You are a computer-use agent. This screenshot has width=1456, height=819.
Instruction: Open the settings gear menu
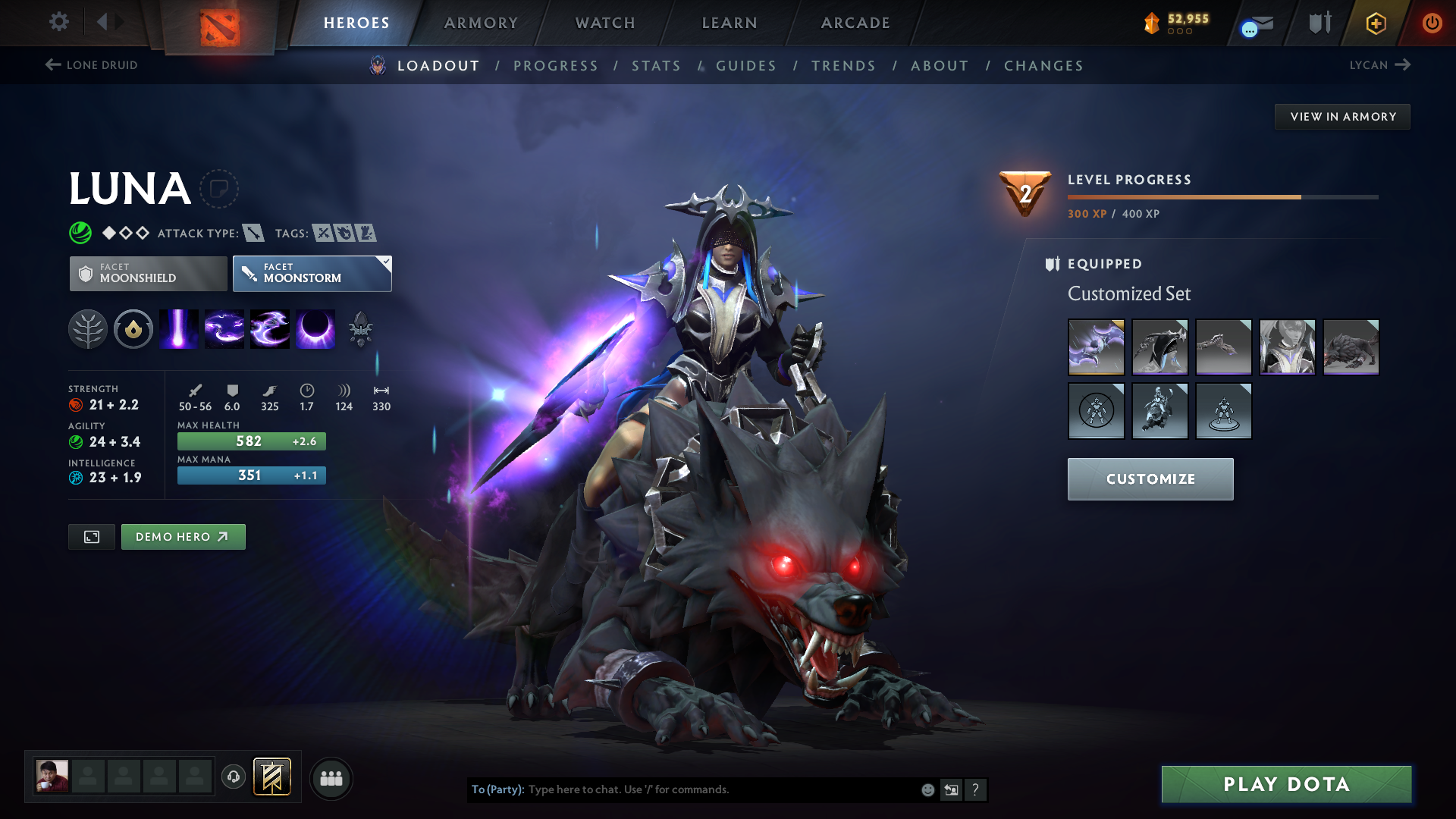59,22
